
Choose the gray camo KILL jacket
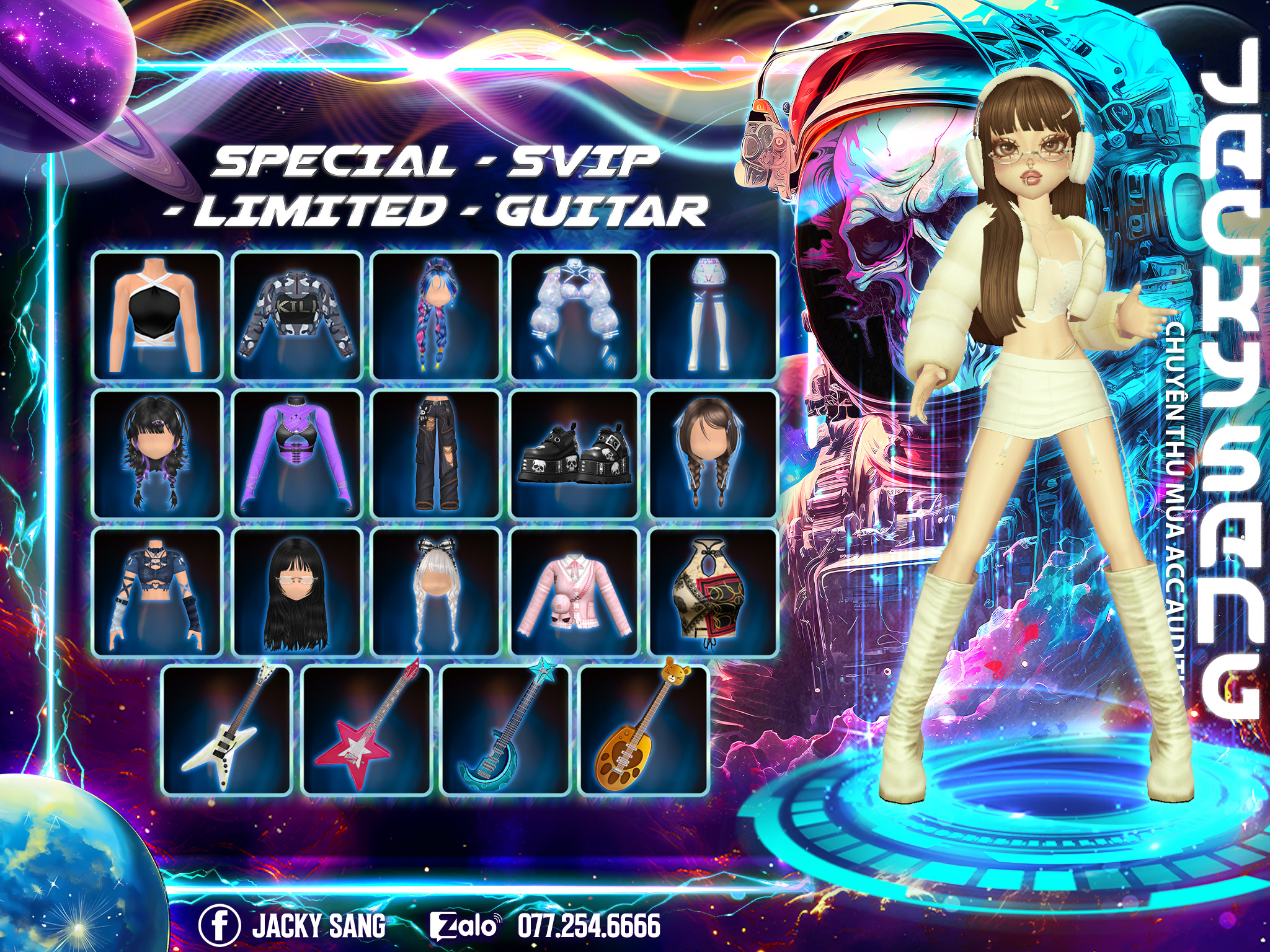tap(297, 315)
